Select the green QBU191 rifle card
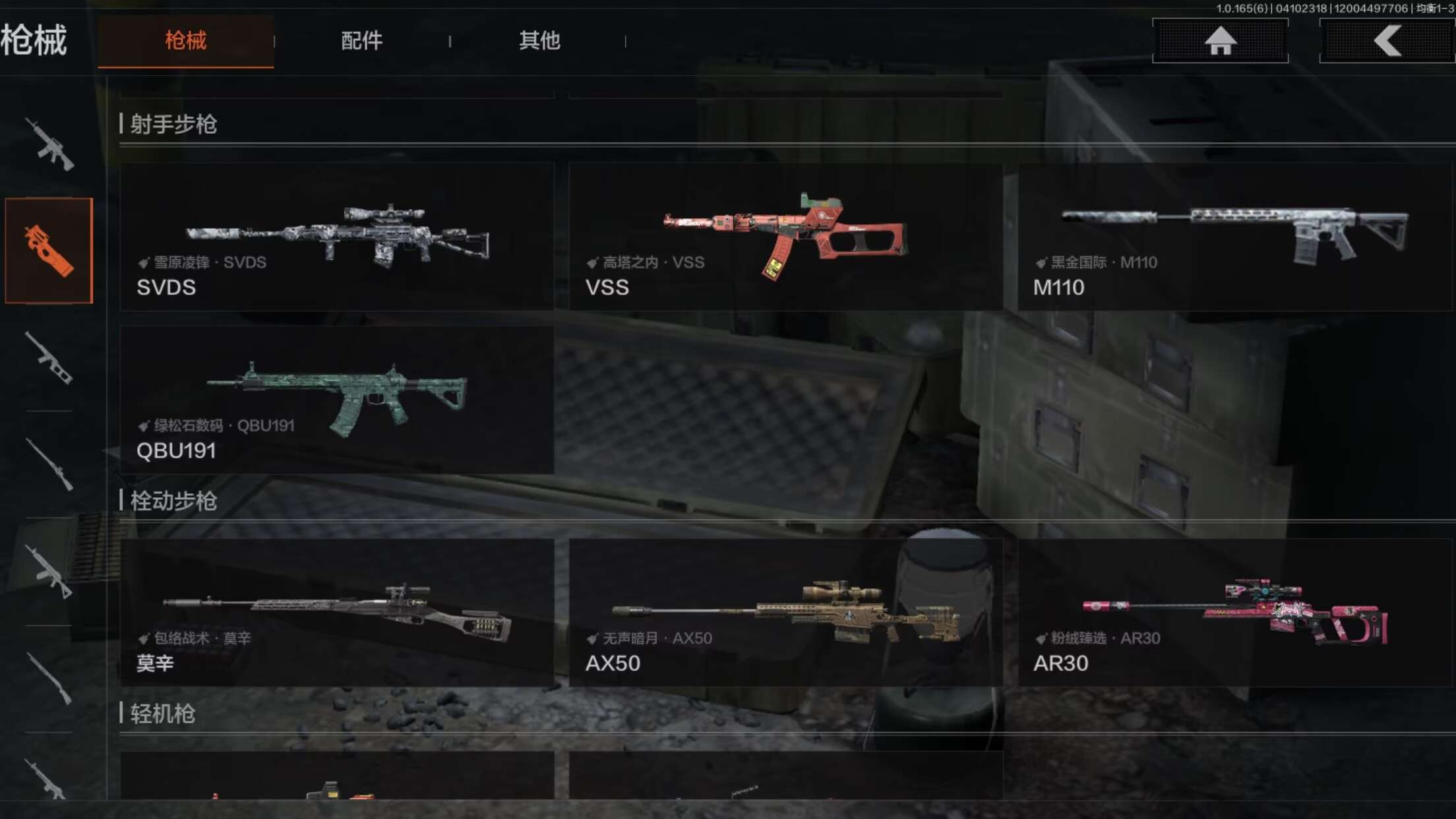Screen dimensions: 1456x819 point(337,400)
